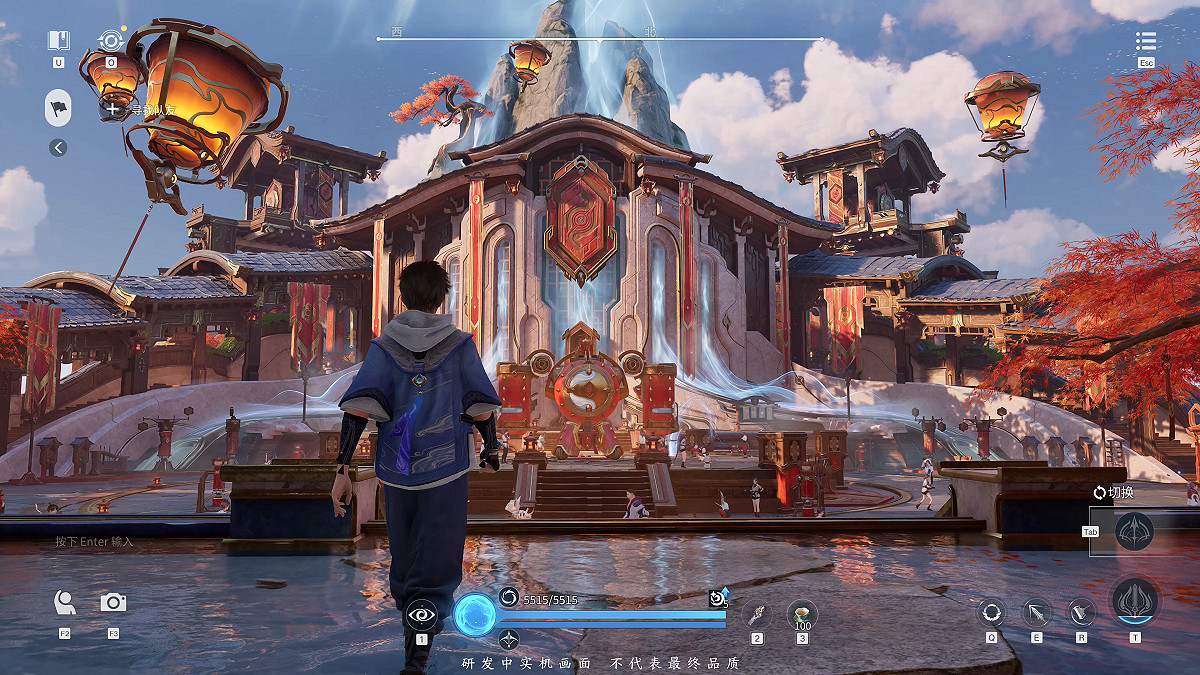Activate the eye vision skill
The image size is (1200, 675).
point(422,614)
